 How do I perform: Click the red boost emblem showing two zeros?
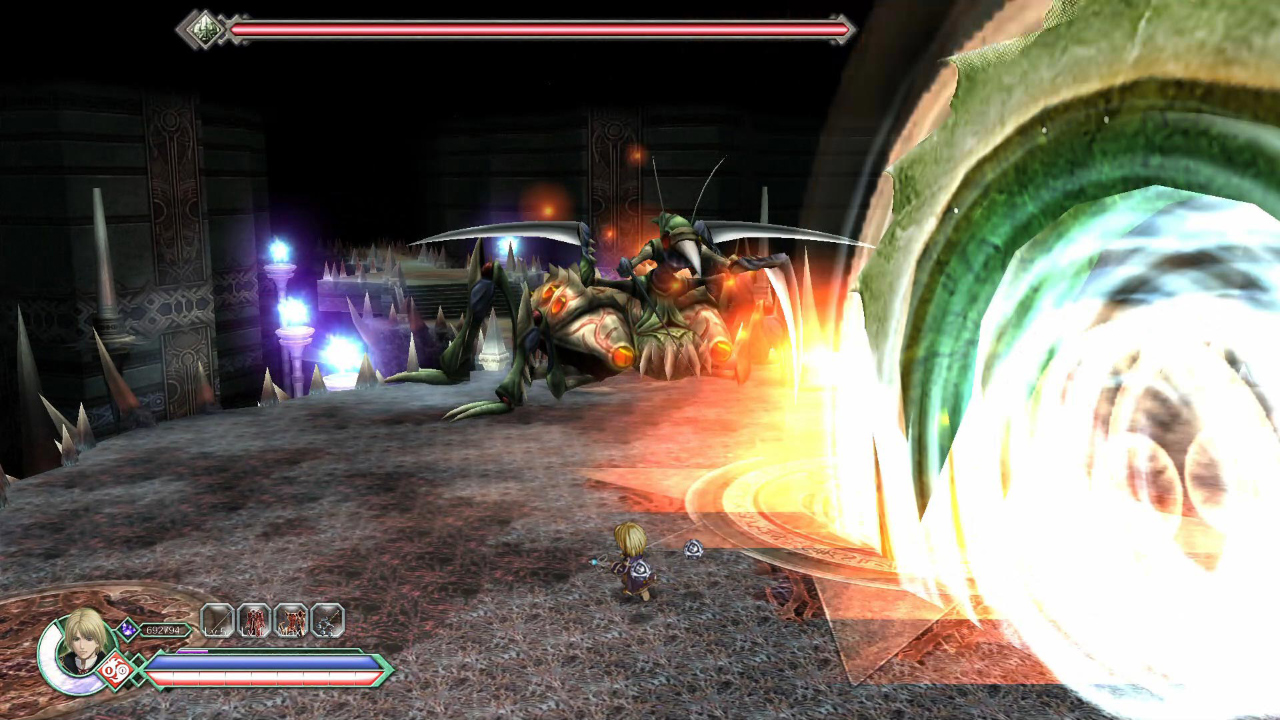115,670
